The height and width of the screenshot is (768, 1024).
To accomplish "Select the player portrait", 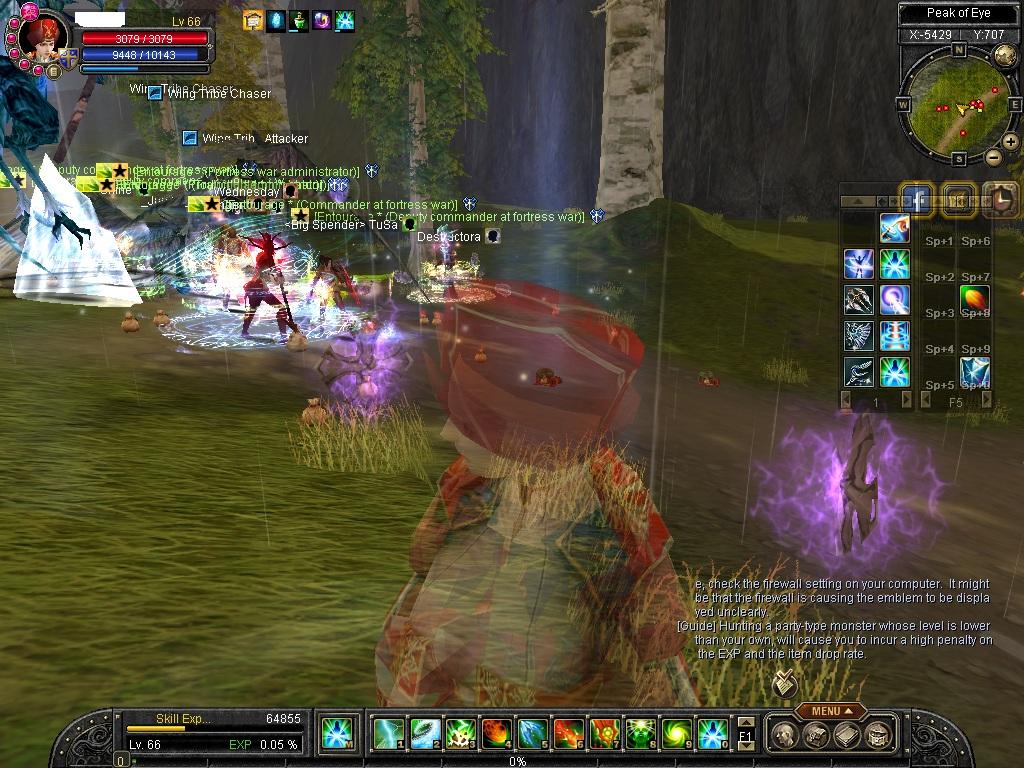I will point(44,40).
